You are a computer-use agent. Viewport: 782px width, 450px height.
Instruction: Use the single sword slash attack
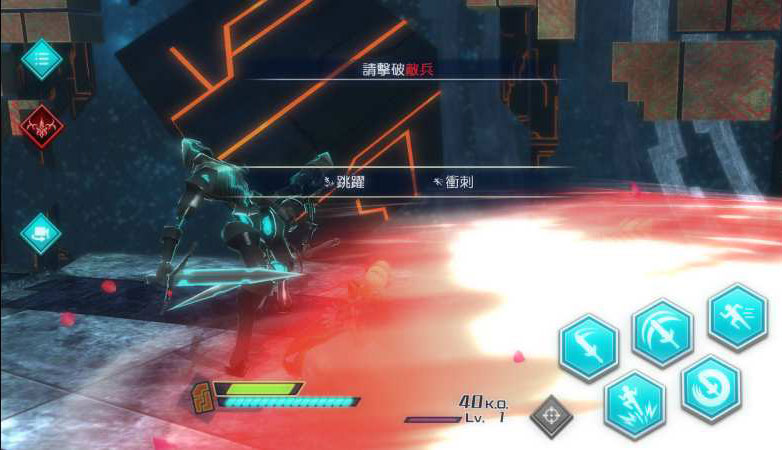pos(588,347)
